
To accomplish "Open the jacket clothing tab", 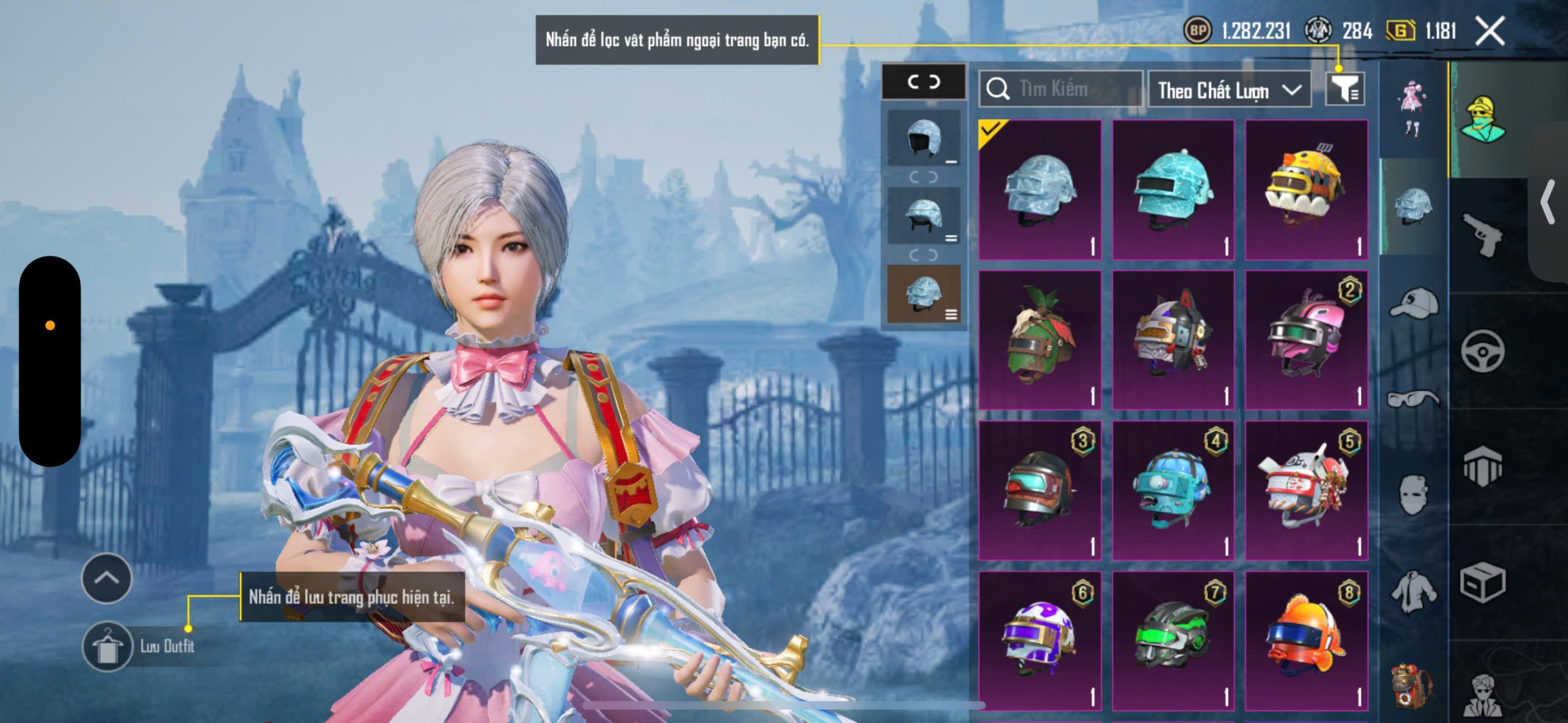I will point(1413,591).
